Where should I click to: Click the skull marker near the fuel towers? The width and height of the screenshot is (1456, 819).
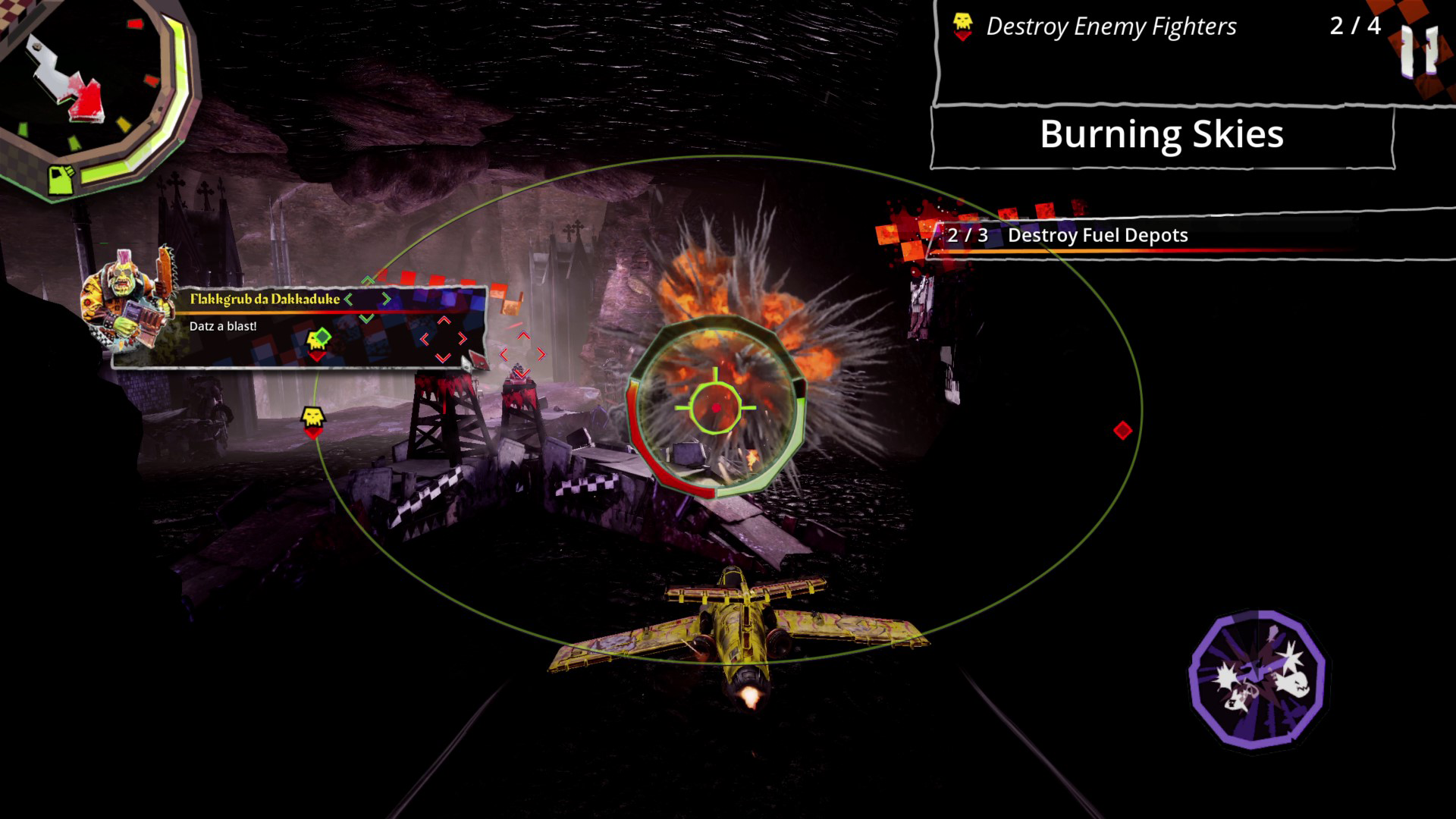pos(313,416)
